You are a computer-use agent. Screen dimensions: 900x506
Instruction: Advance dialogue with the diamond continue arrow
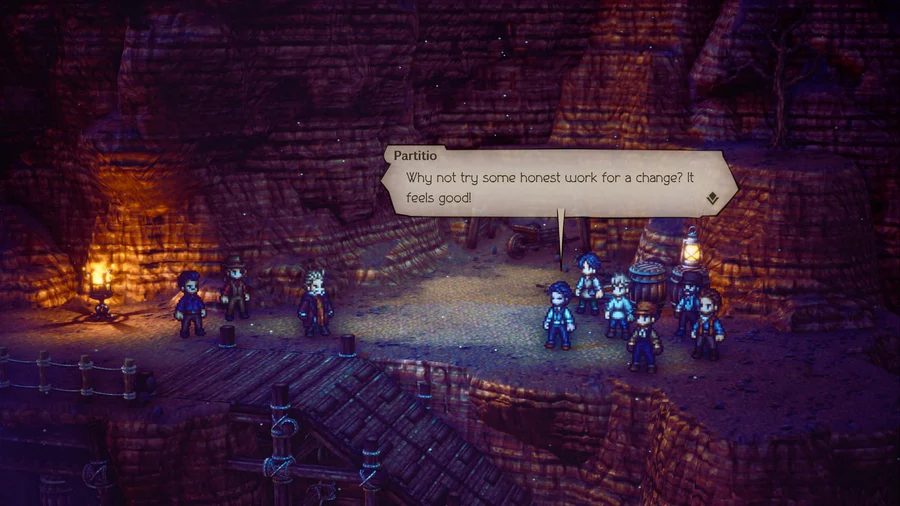click(712, 198)
